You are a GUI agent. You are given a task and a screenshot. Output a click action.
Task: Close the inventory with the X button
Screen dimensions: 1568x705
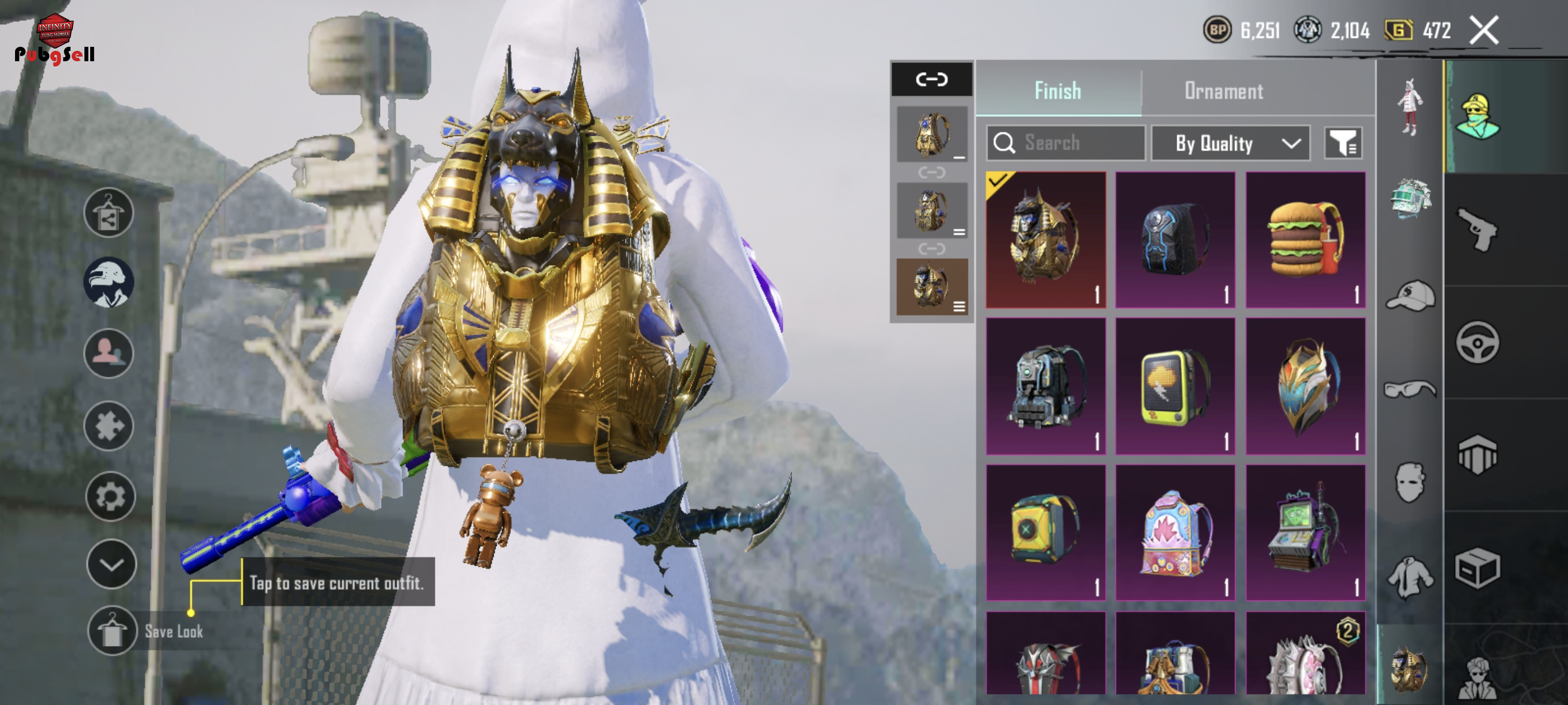tap(1484, 31)
